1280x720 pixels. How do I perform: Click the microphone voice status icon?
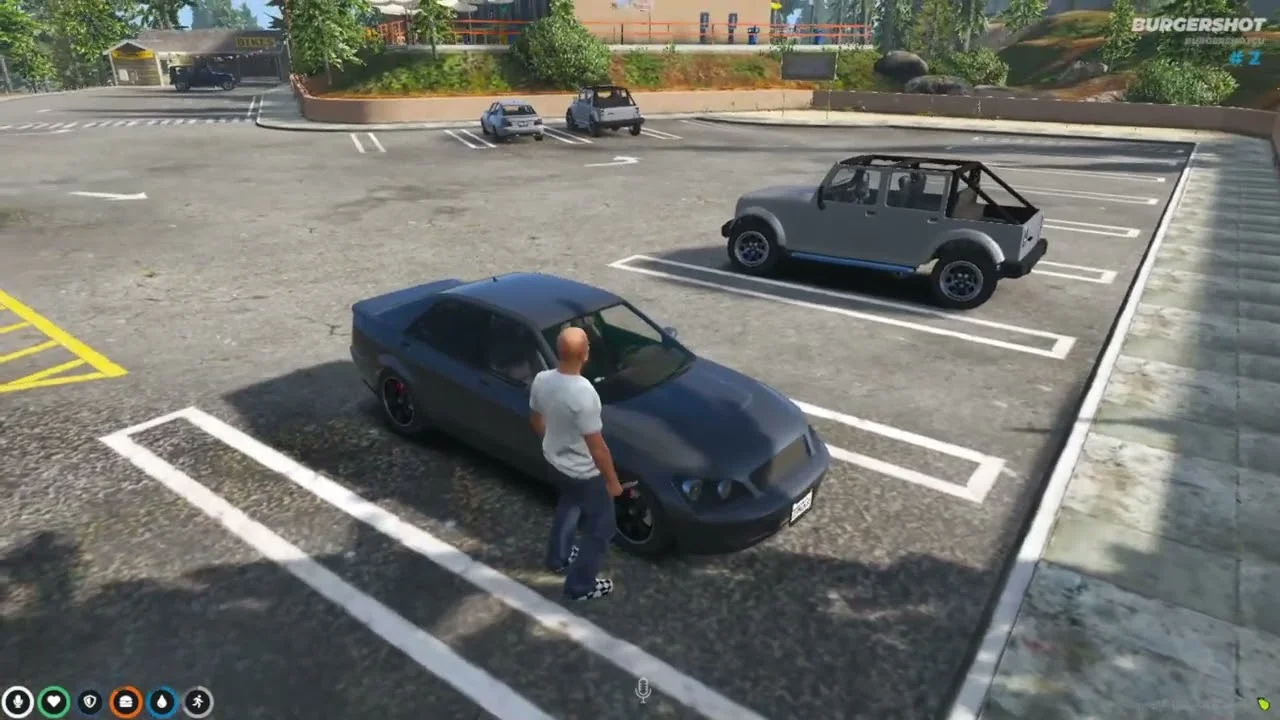17,702
